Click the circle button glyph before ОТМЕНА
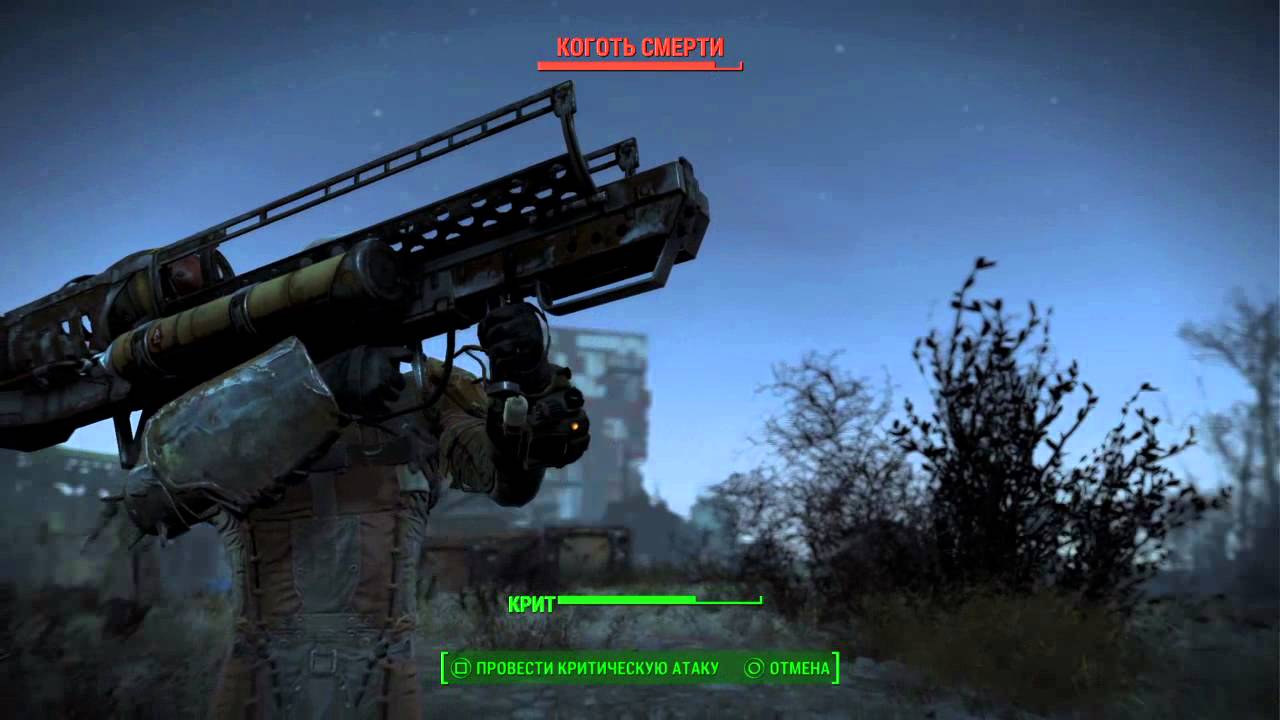Screen dimensions: 1280x720 pos(752,667)
